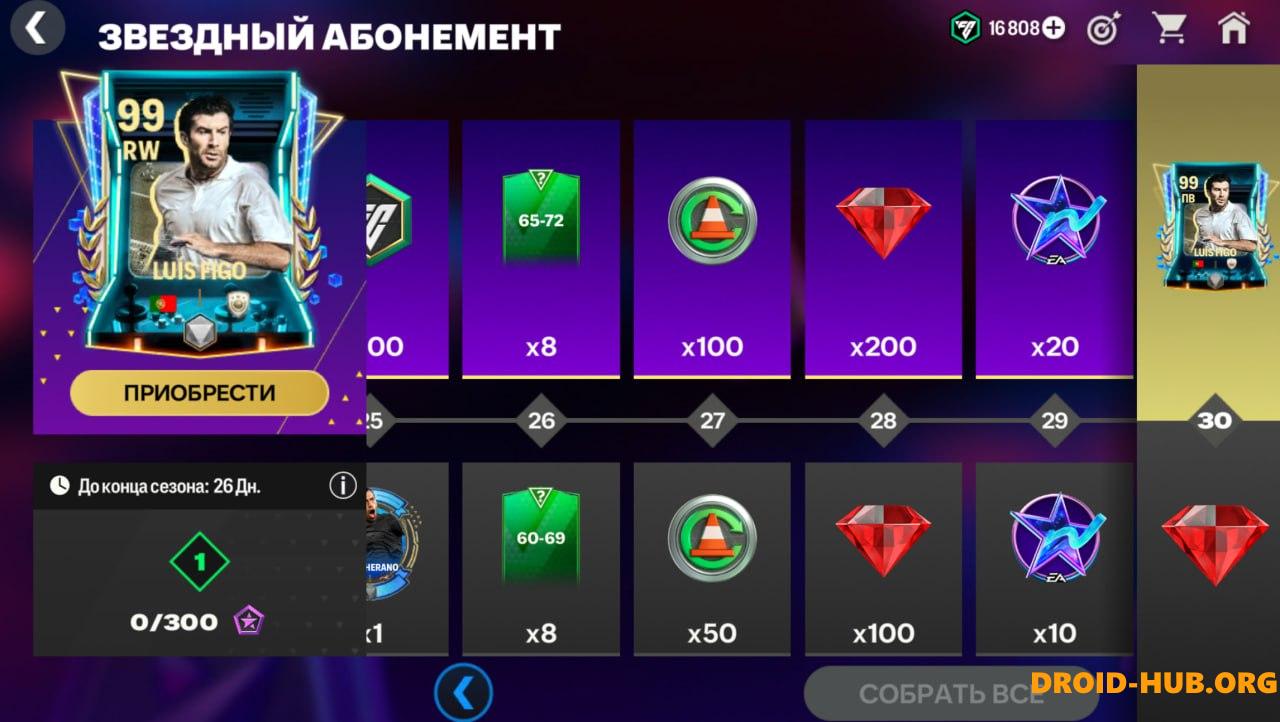Image resolution: width=1280 pixels, height=722 pixels.
Task: Open the shopping cart
Action: [1169, 30]
